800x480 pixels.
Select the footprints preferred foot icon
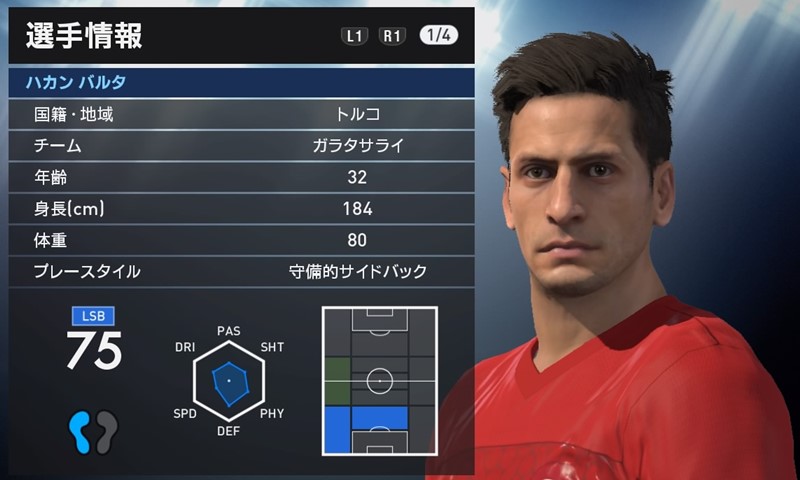click(93, 430)
